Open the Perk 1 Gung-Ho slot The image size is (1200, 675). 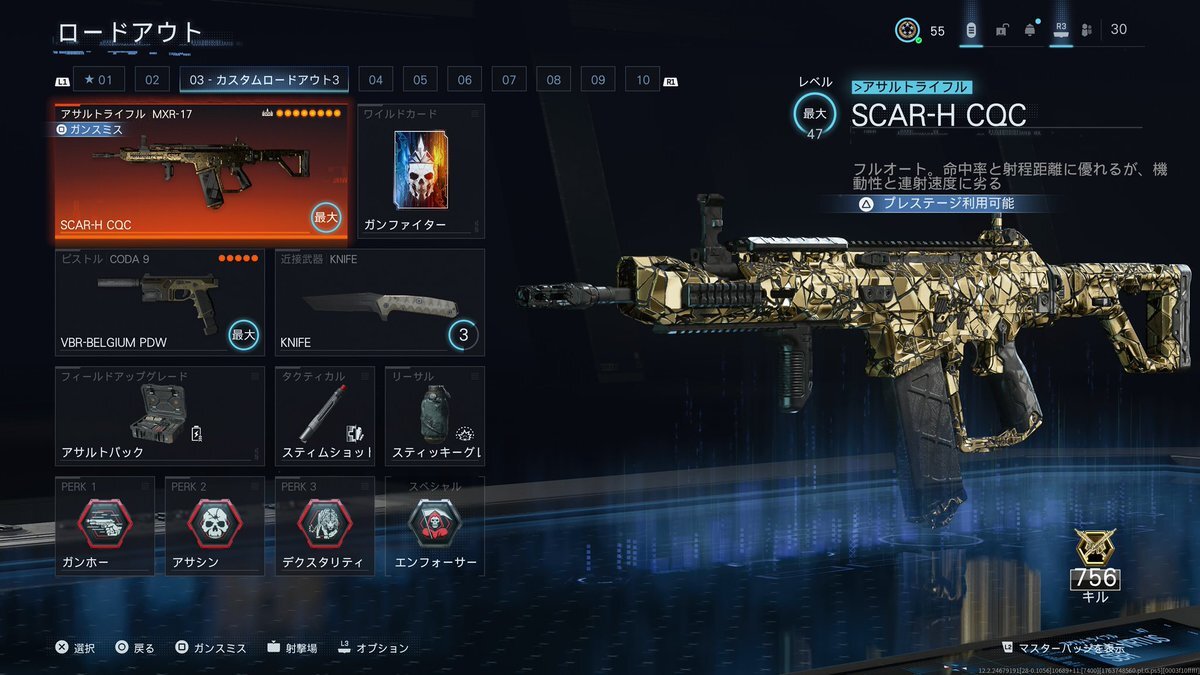(x=104, y=526)
